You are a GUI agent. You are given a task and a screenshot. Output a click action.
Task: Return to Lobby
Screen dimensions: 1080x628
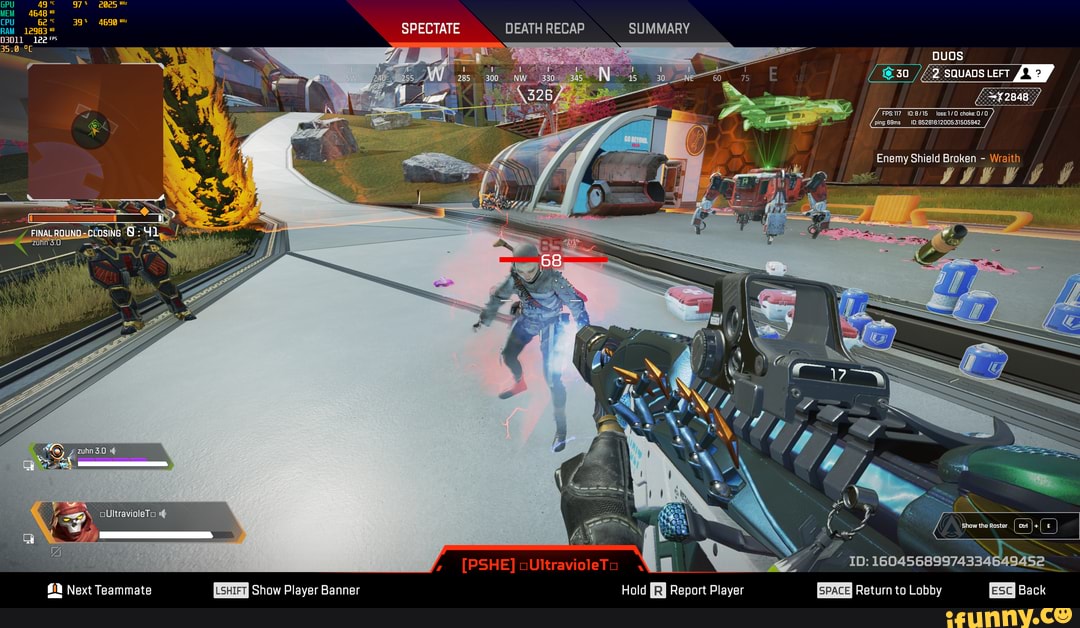880,590
